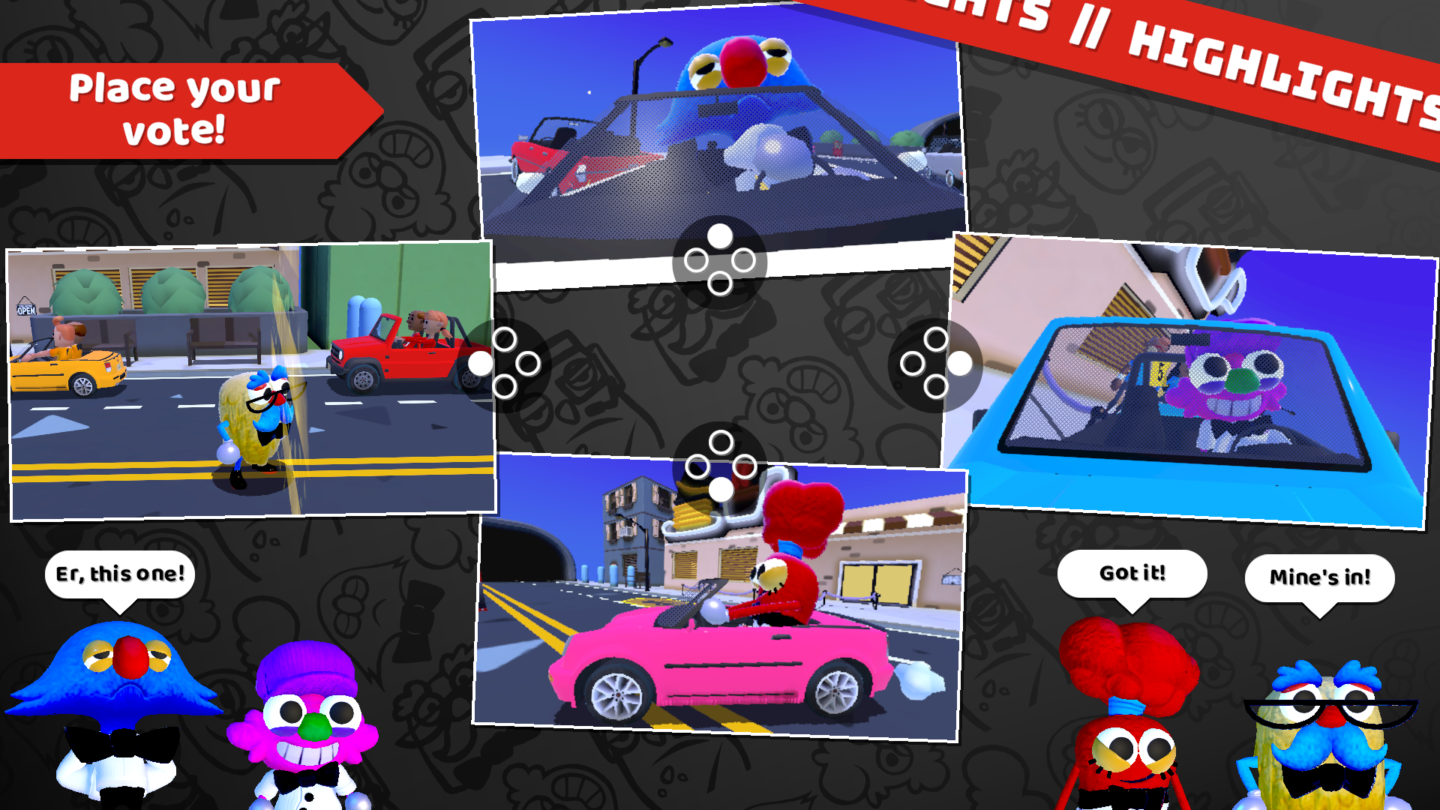1440x810 pixels.
Task: Select the yellow character crossing the road screenshot
Action: (x=250, y=380)
